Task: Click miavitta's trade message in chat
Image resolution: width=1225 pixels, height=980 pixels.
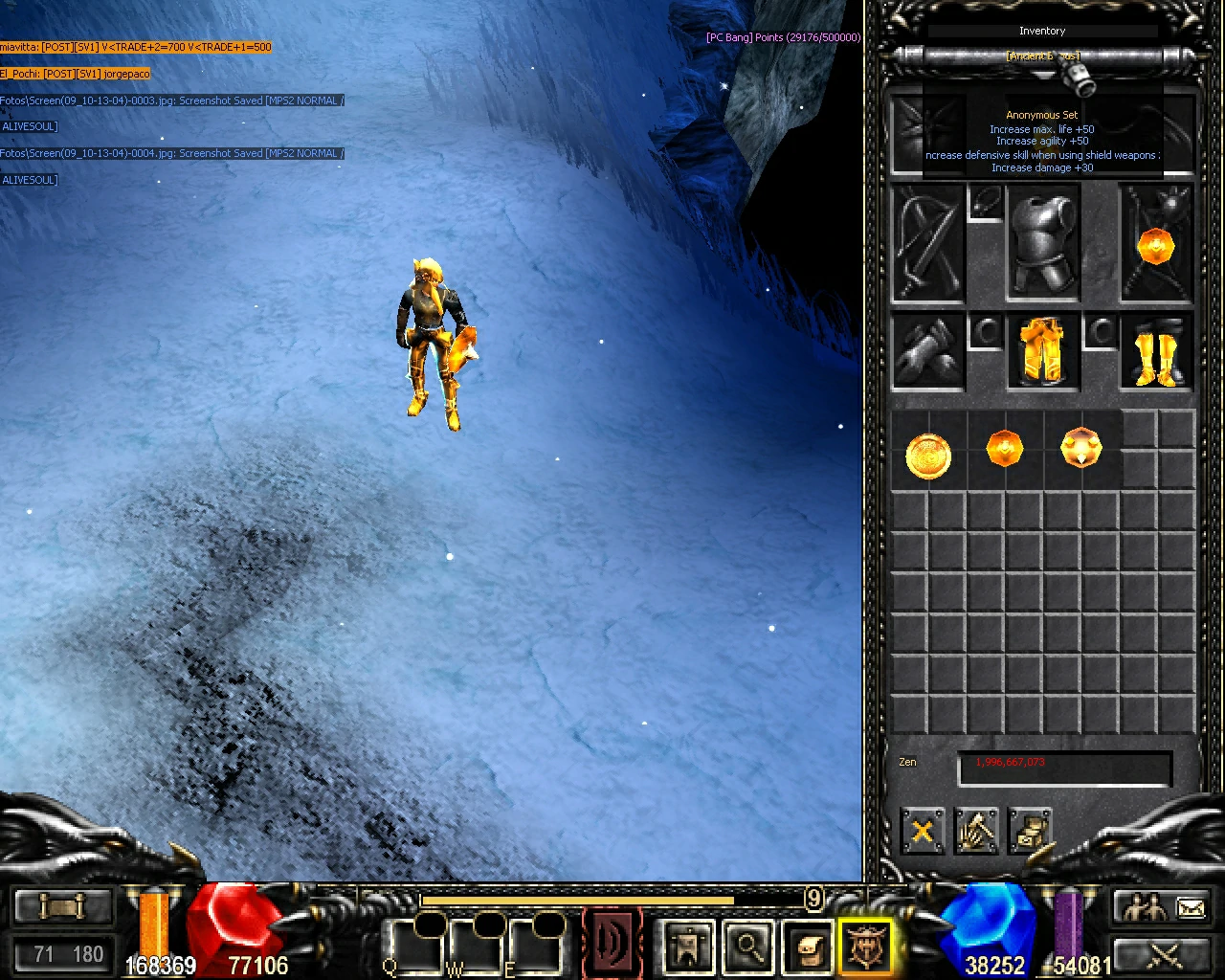Action: (134, 45)
